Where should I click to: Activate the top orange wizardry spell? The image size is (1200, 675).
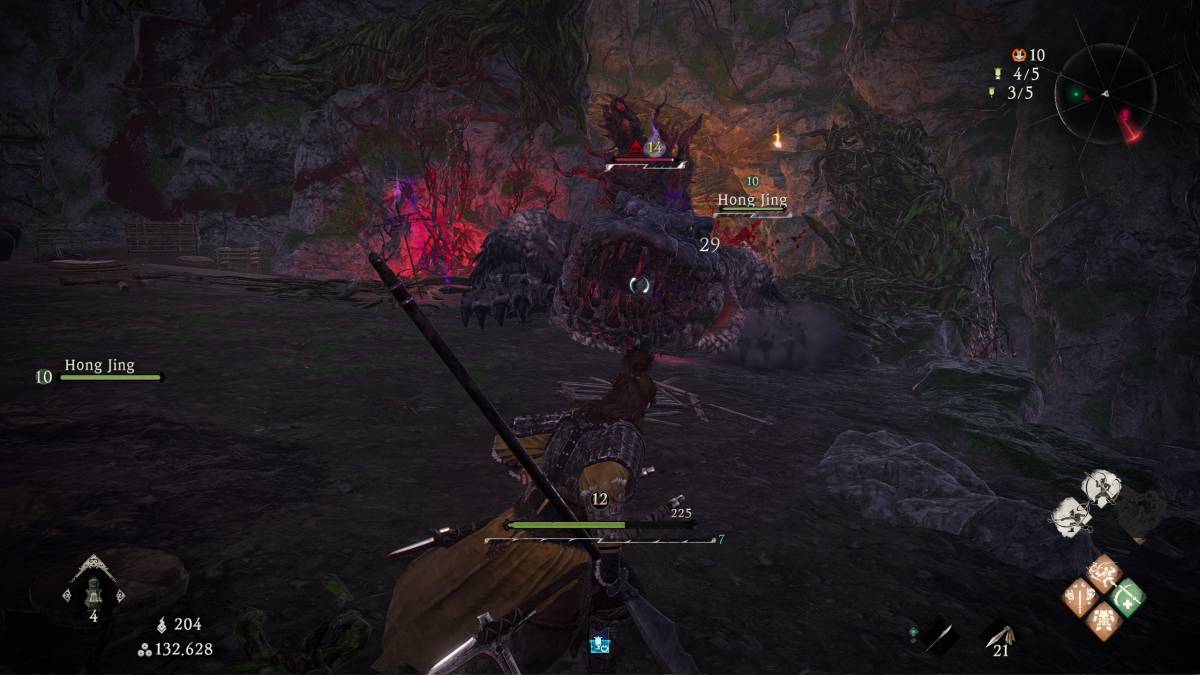tap(1104, 573)
